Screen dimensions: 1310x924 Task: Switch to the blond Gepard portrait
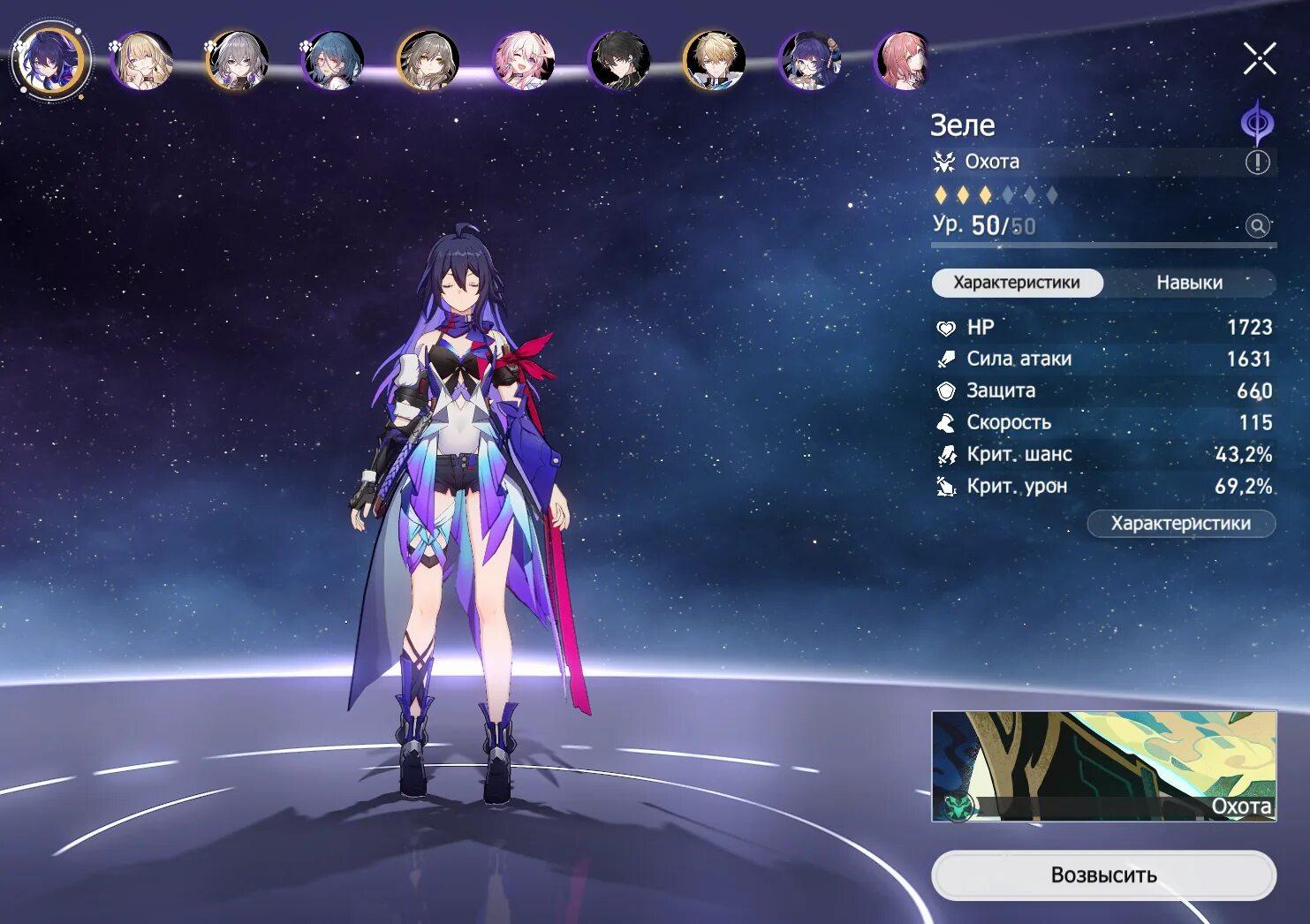(715, 60)
